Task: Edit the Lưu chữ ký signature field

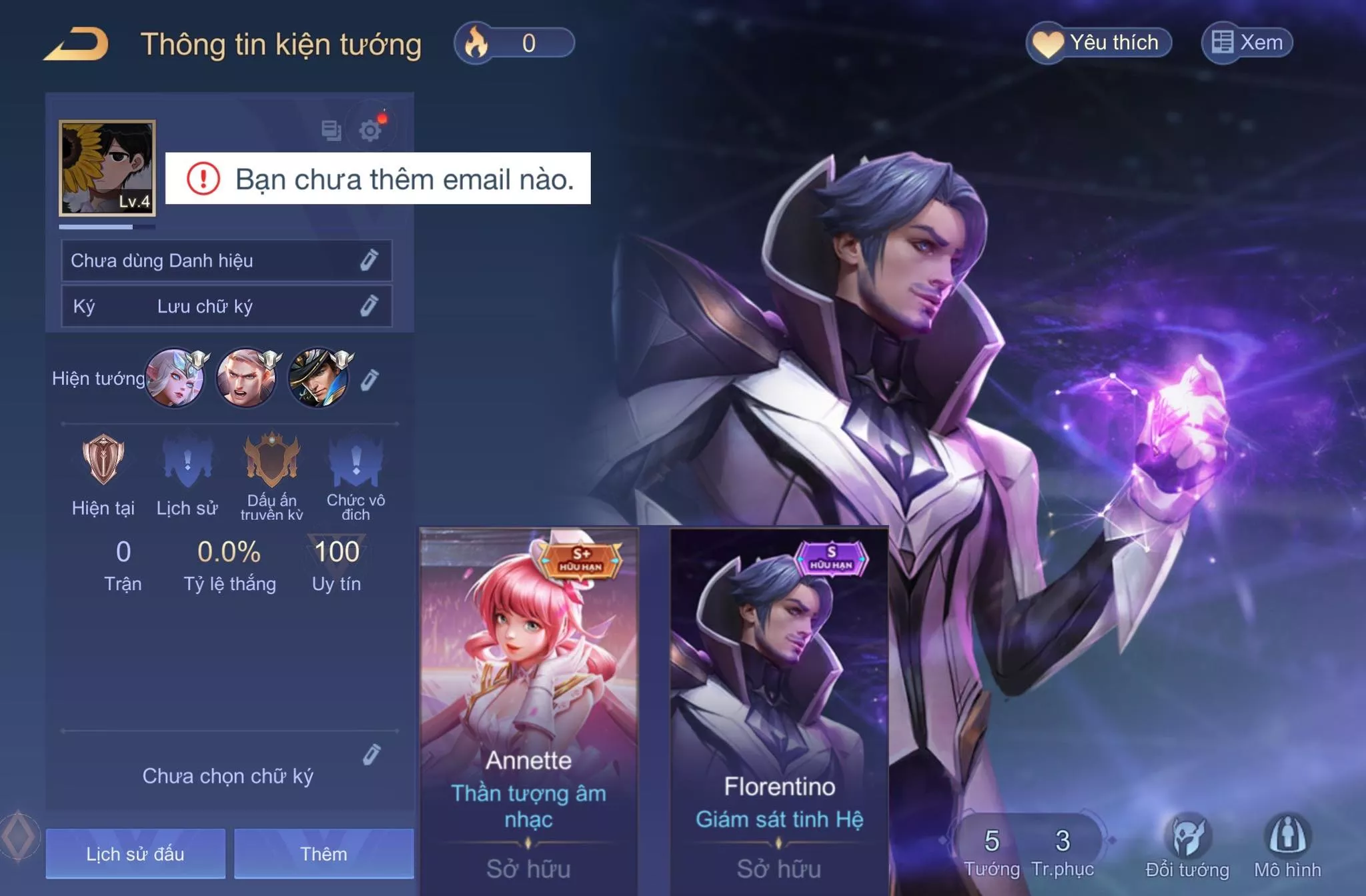Action: [369, 306]
